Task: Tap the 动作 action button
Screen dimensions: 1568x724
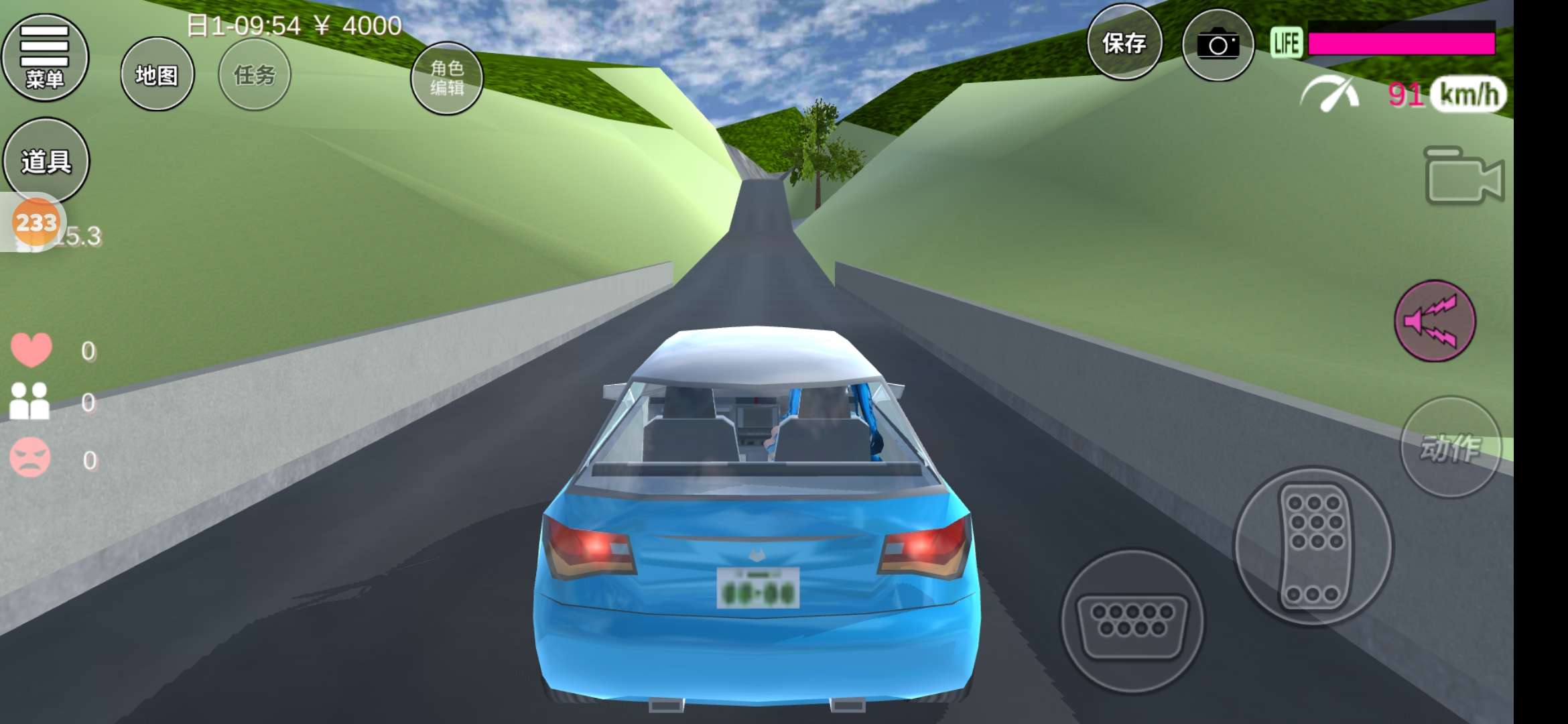Action: 1449,447
